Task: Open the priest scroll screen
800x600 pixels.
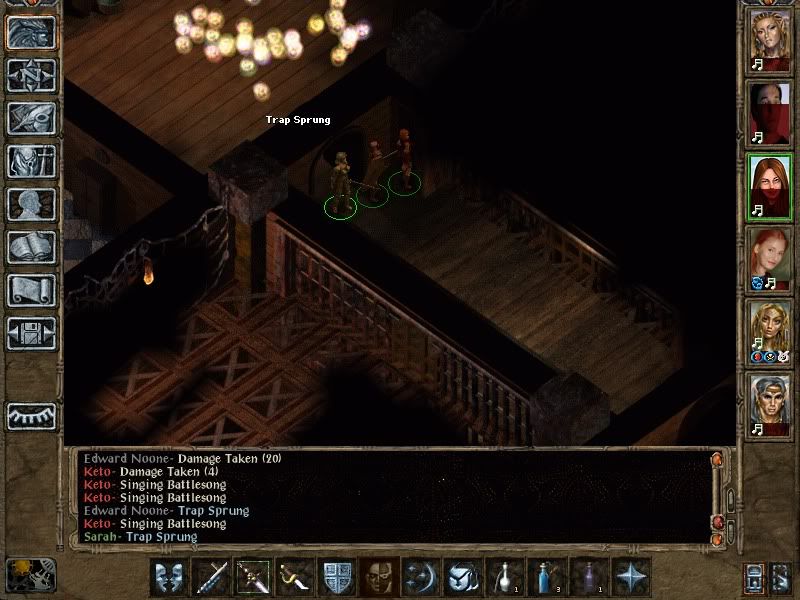Action: [31, 290]
